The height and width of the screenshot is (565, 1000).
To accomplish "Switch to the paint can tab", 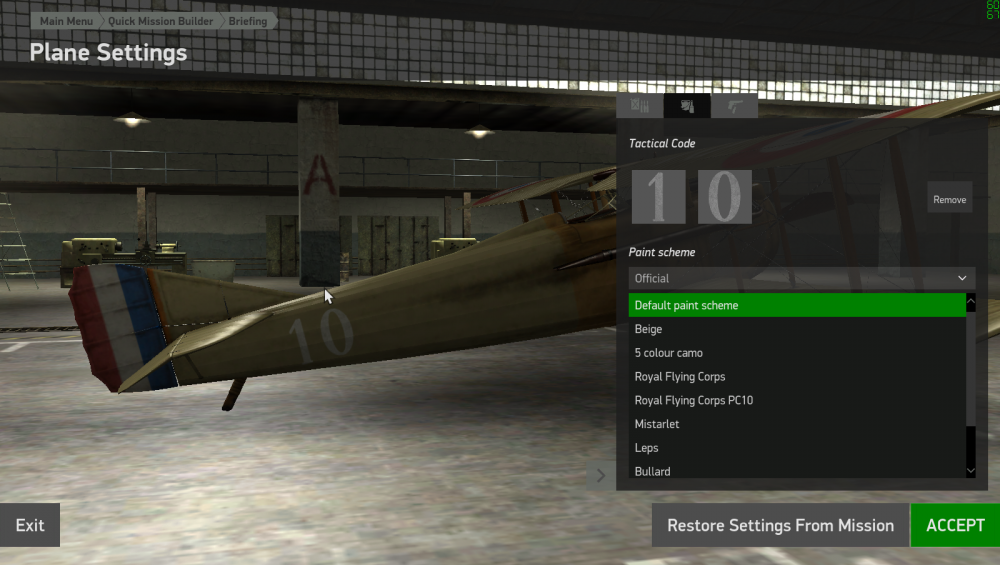I will tap(687, 106).
